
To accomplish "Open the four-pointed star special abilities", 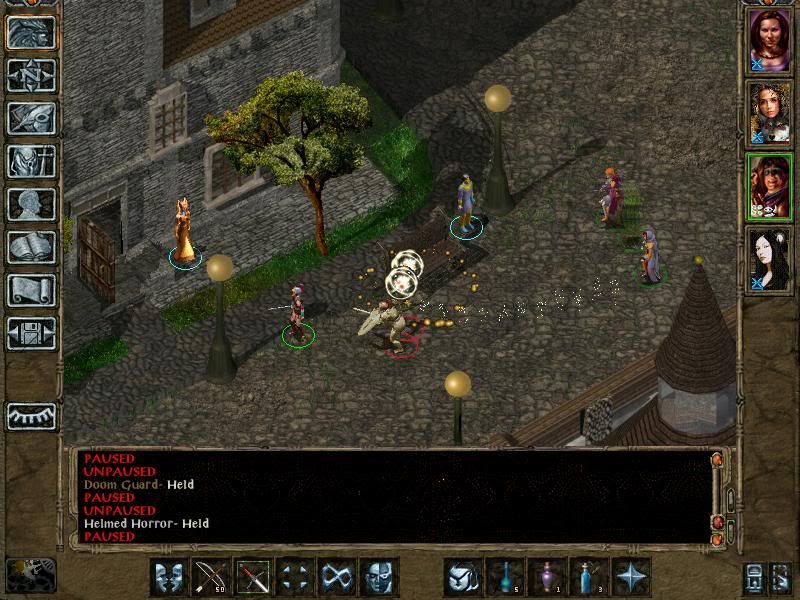I will tap(631, 577).
